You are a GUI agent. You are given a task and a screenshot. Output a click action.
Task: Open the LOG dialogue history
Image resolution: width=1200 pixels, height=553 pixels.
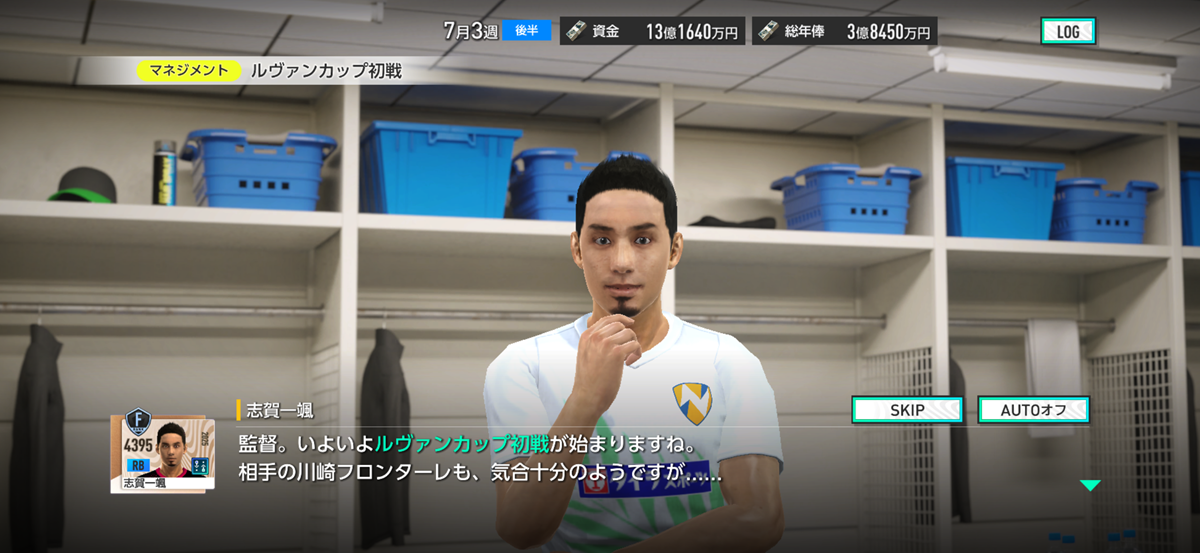pyautogui.click(x=1067, y=31)
